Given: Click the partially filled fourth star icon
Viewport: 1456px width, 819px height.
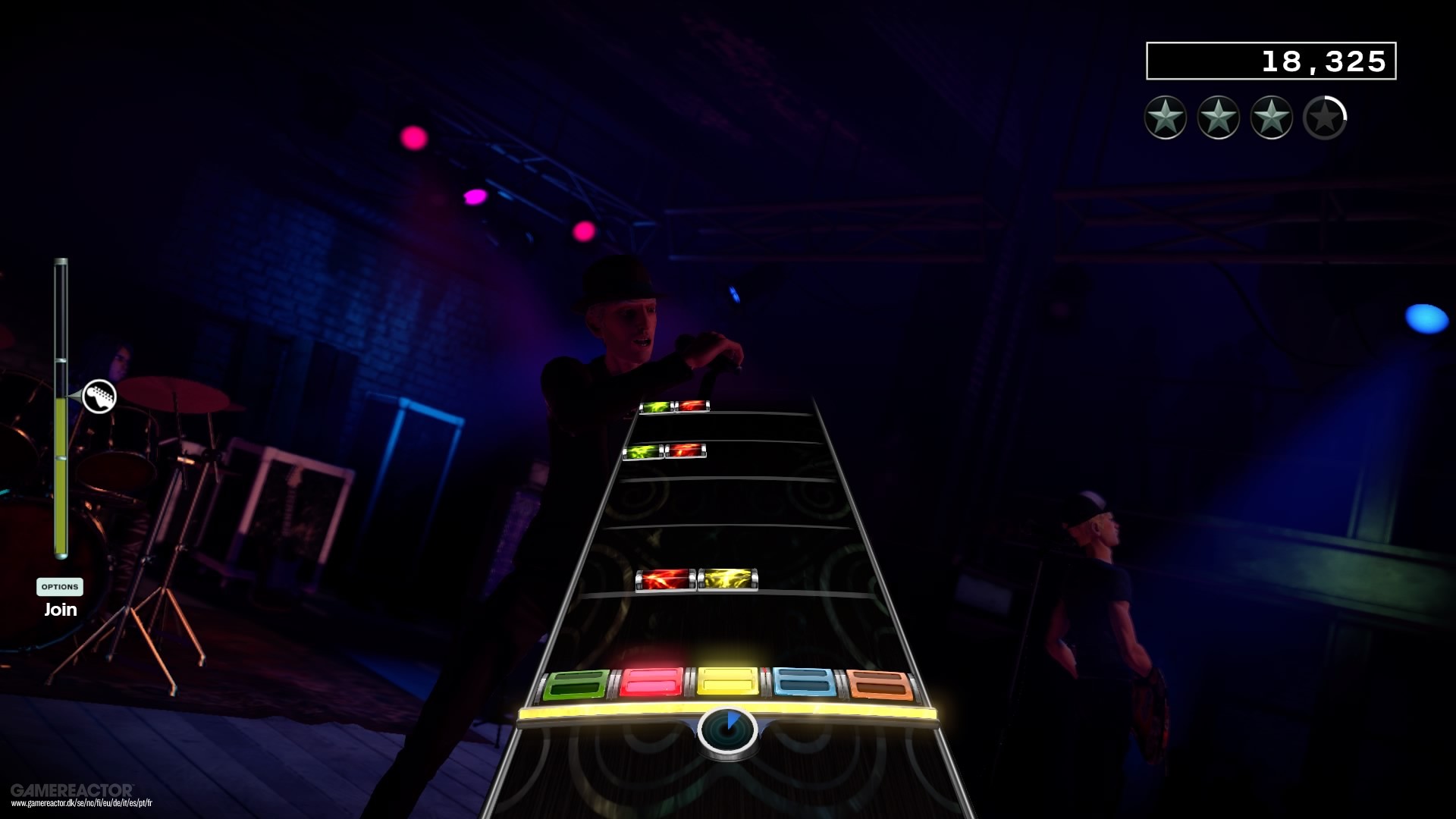Looking at the screenshot, I should point(1325,118).
